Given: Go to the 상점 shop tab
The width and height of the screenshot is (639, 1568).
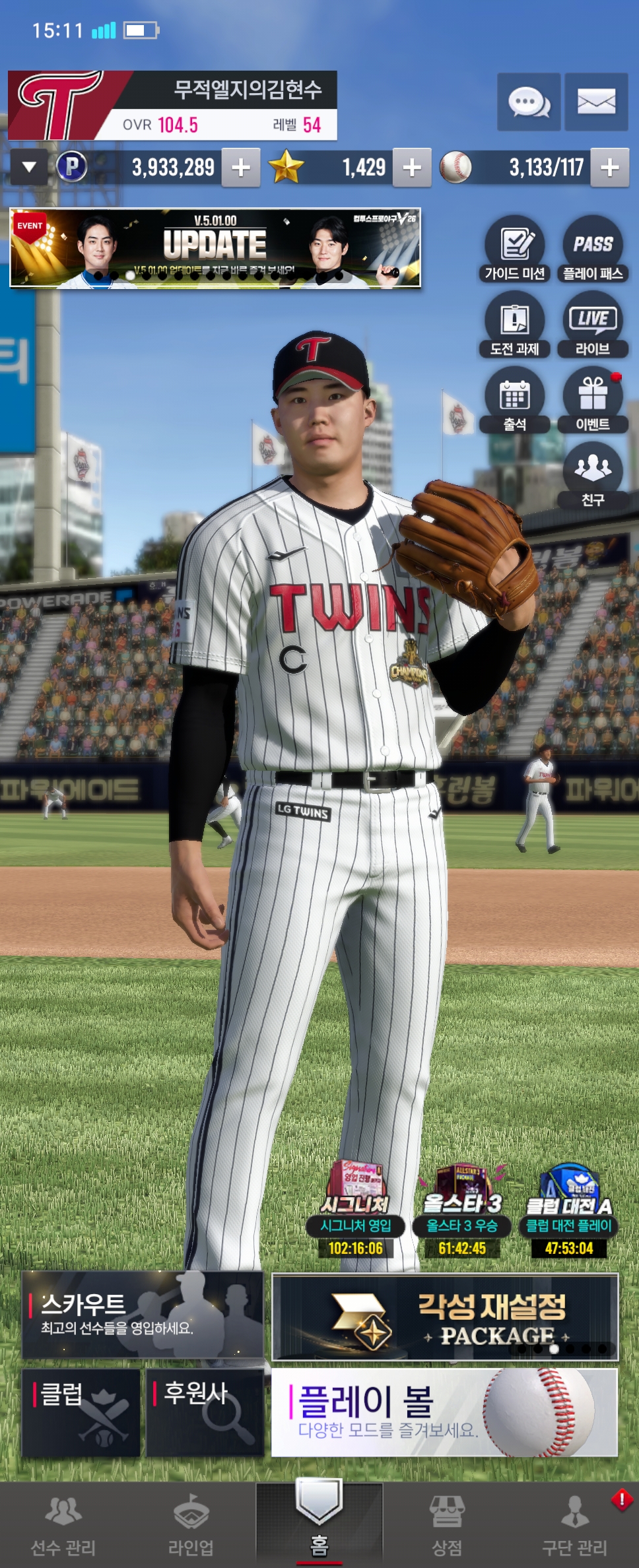Looking at the screenshot, I should pyautogui.click(x=447, y=1524).
